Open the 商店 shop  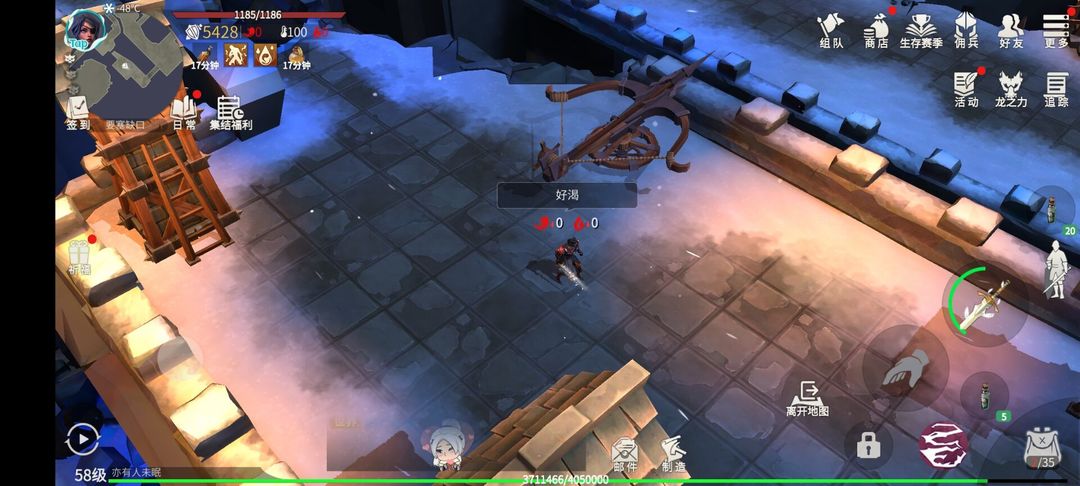(876, 31)
